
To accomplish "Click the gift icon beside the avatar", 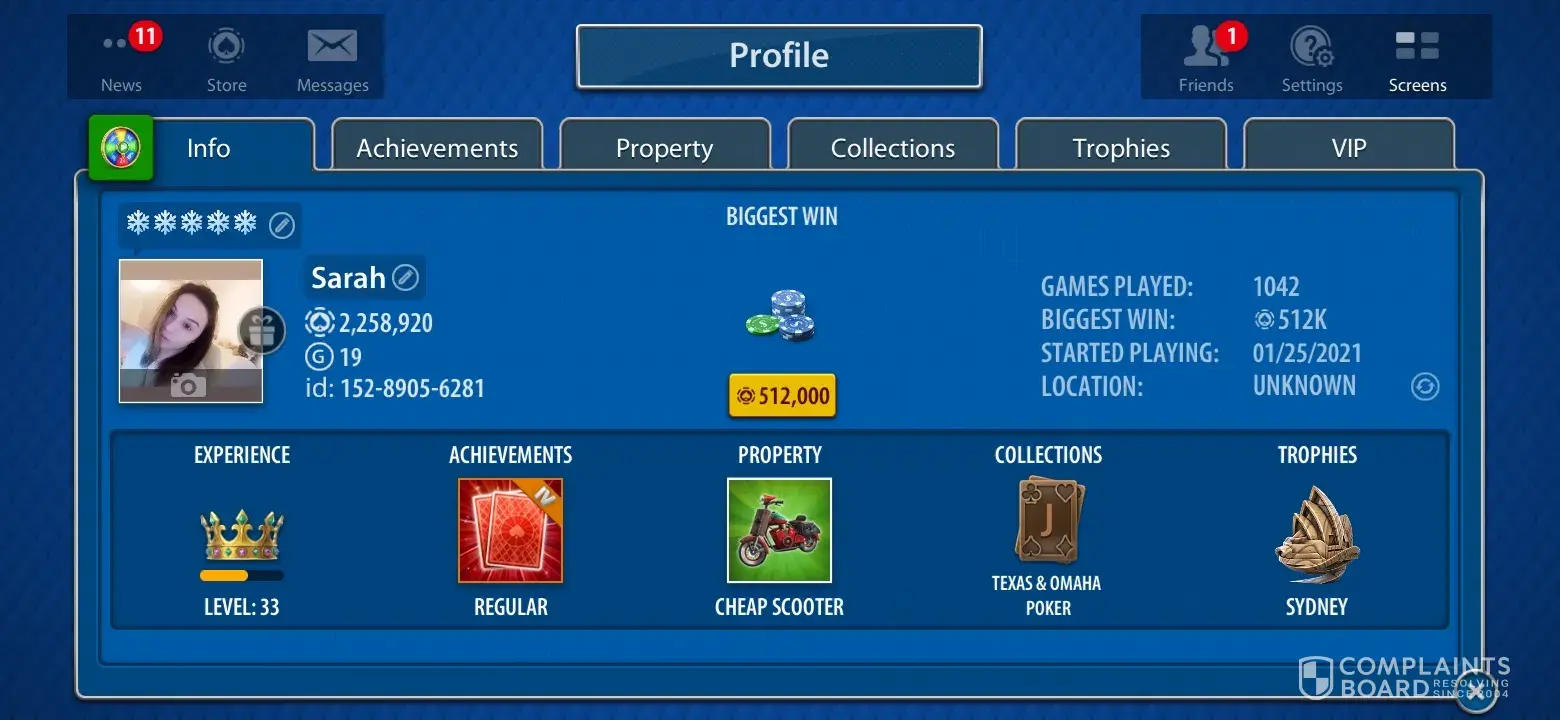I will 261,331.
